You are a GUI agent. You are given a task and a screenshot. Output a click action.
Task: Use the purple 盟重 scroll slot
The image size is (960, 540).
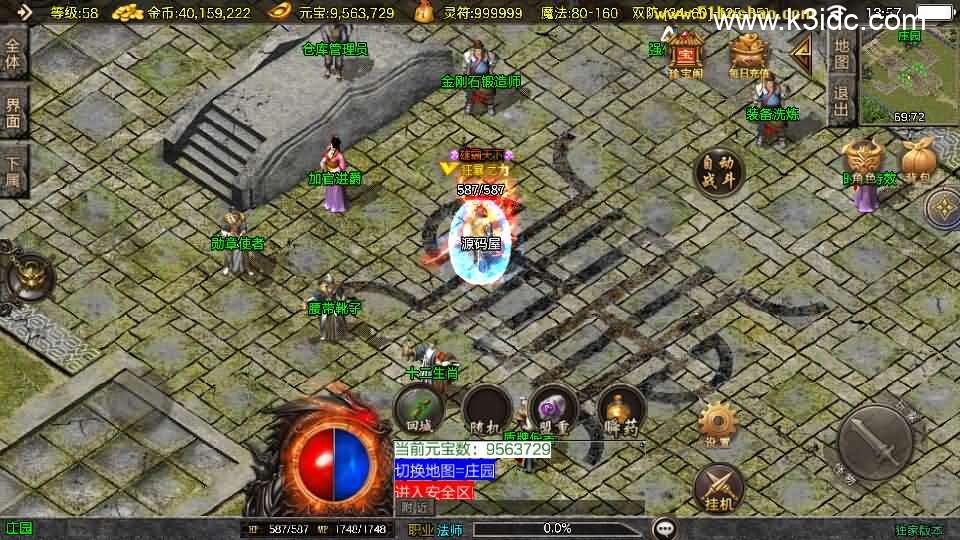pos(553,409)
